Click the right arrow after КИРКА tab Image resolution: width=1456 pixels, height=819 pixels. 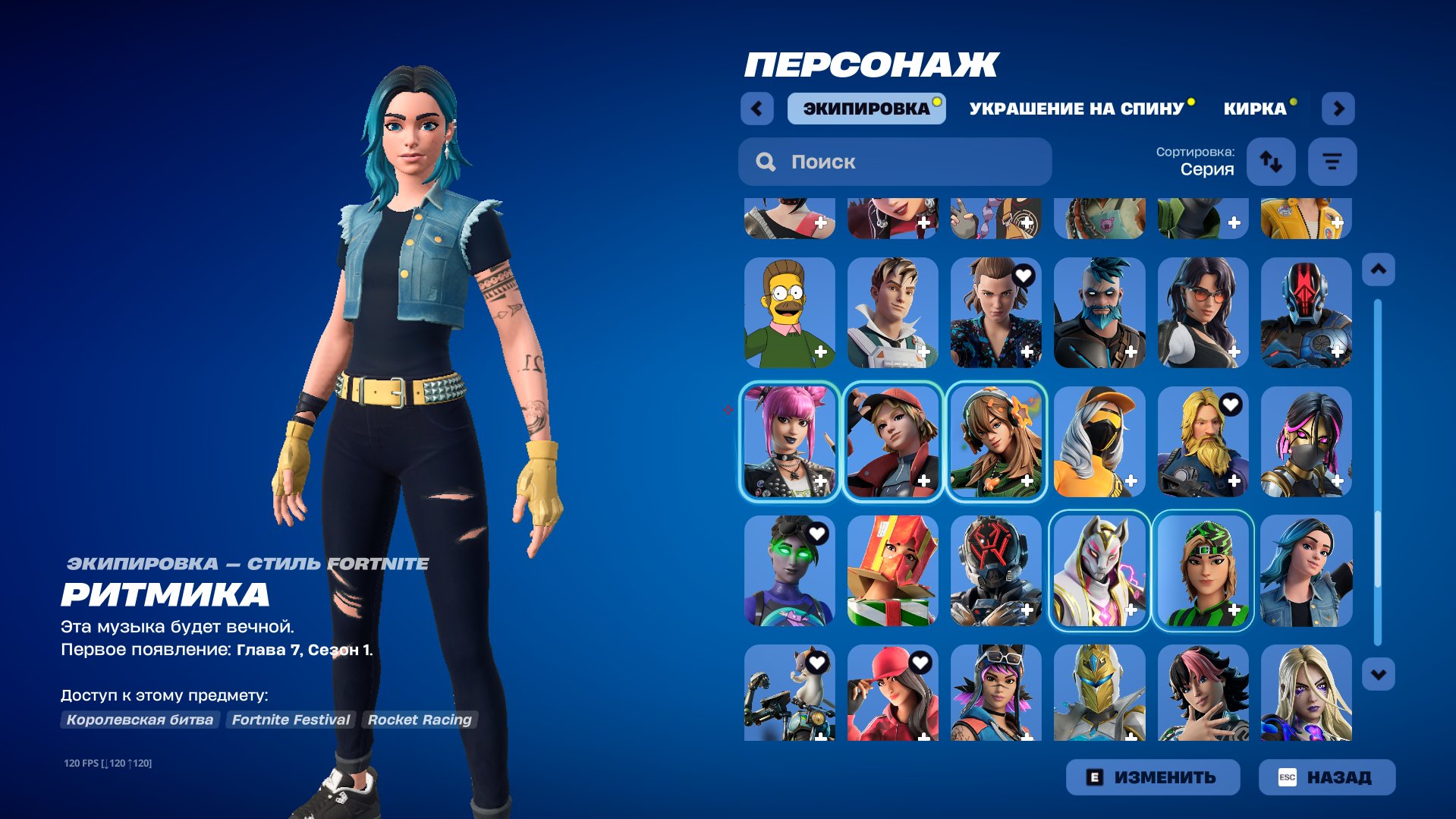point(1339,108)
